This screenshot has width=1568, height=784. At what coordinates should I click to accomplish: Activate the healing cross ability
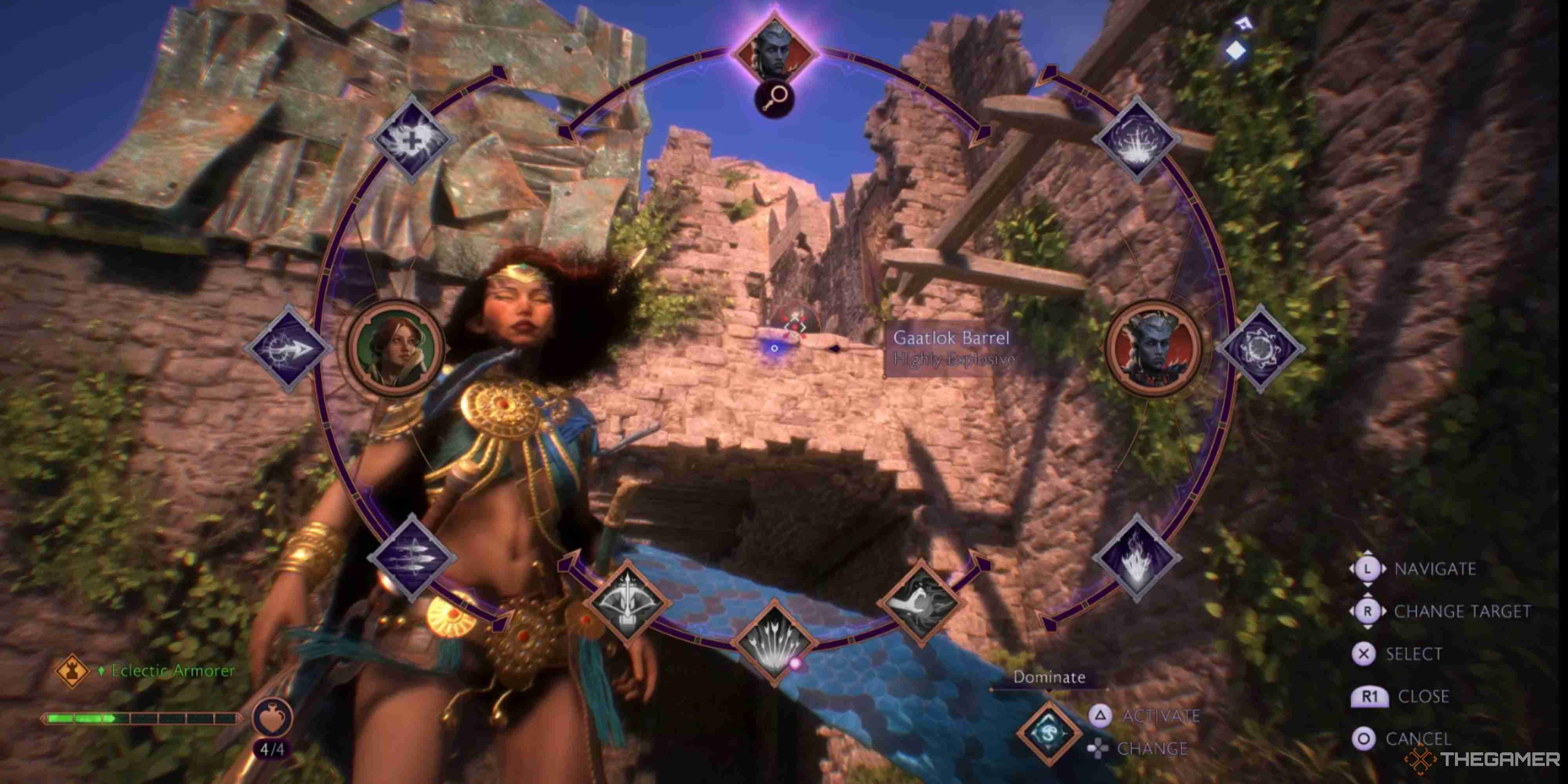tap(413, 141)
